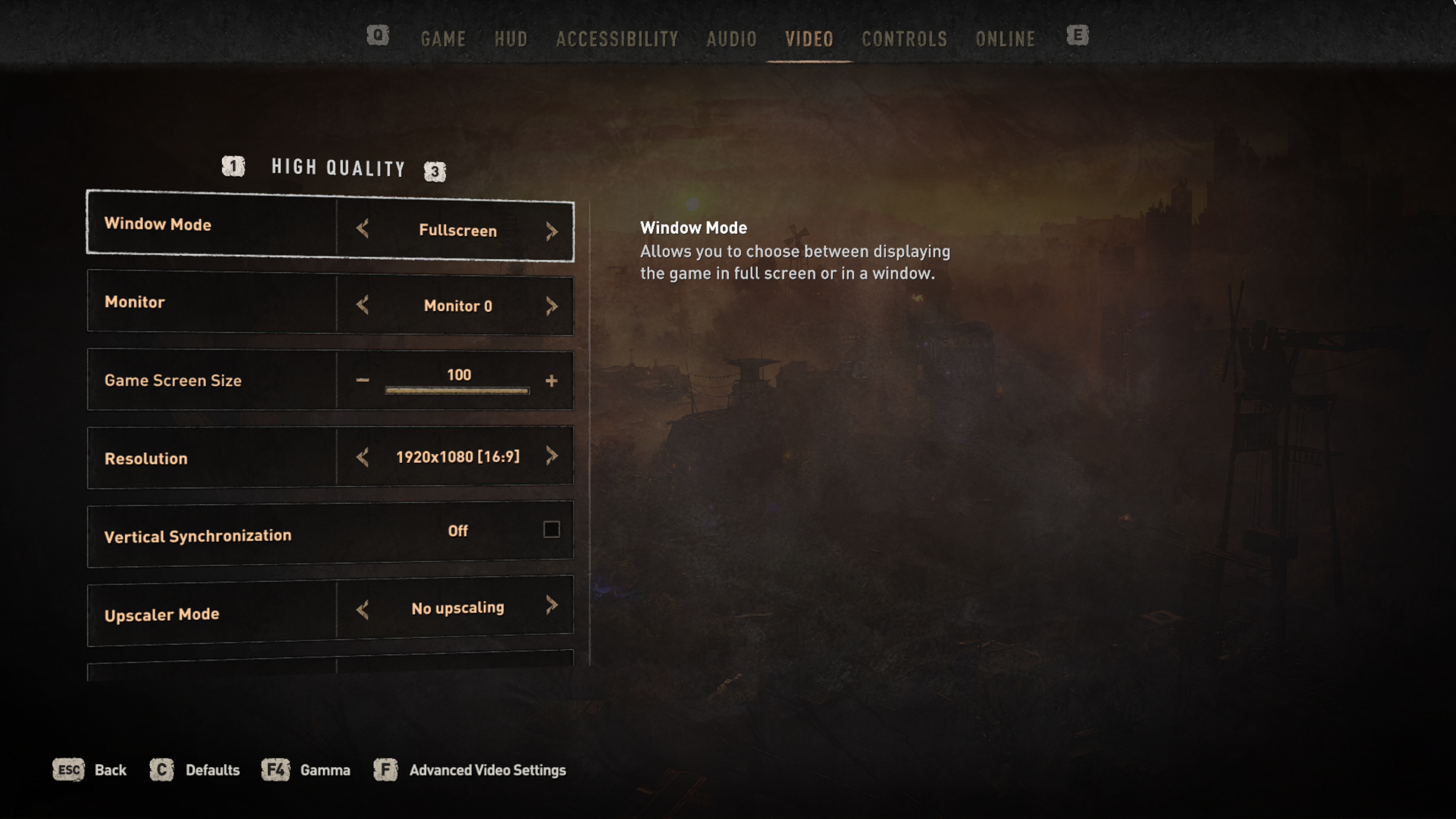Increase Game Screen Size with plus button

(552, 380)
